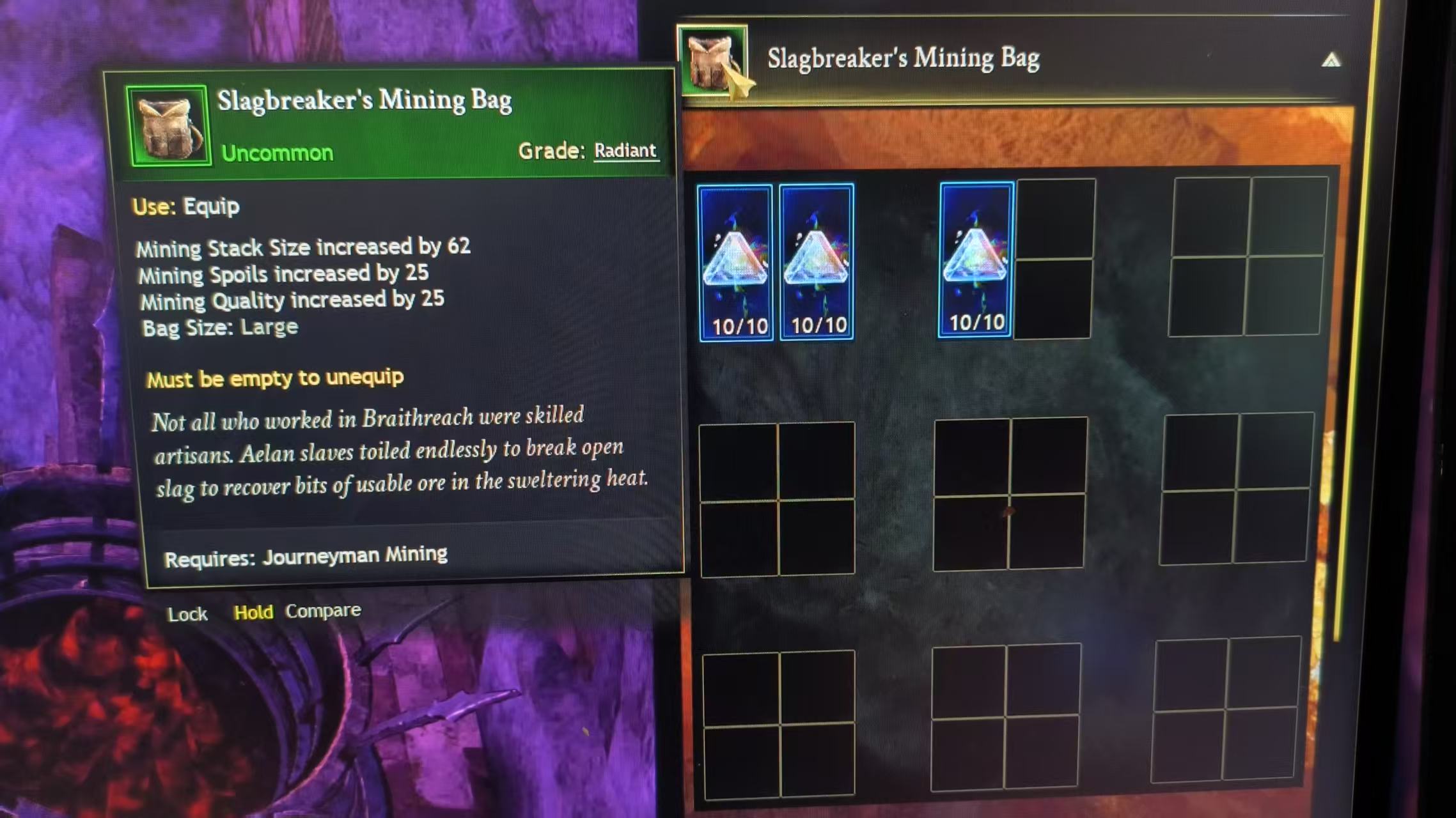Collapse the bag with the triangle arrow
This screenshot has width=1456, height=818.
coord(1331,61)
